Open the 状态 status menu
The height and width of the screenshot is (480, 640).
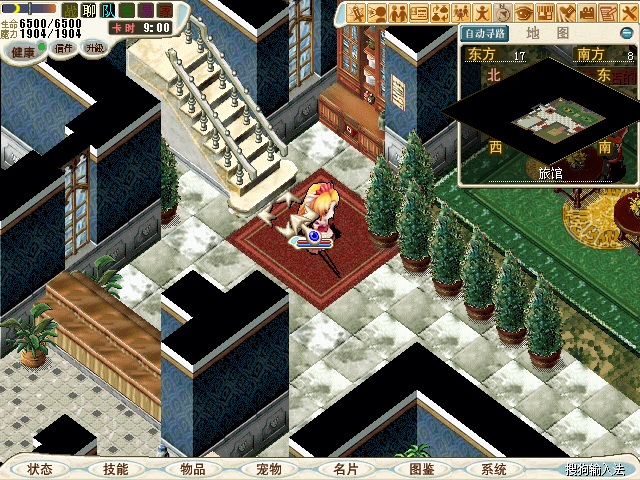41,468
